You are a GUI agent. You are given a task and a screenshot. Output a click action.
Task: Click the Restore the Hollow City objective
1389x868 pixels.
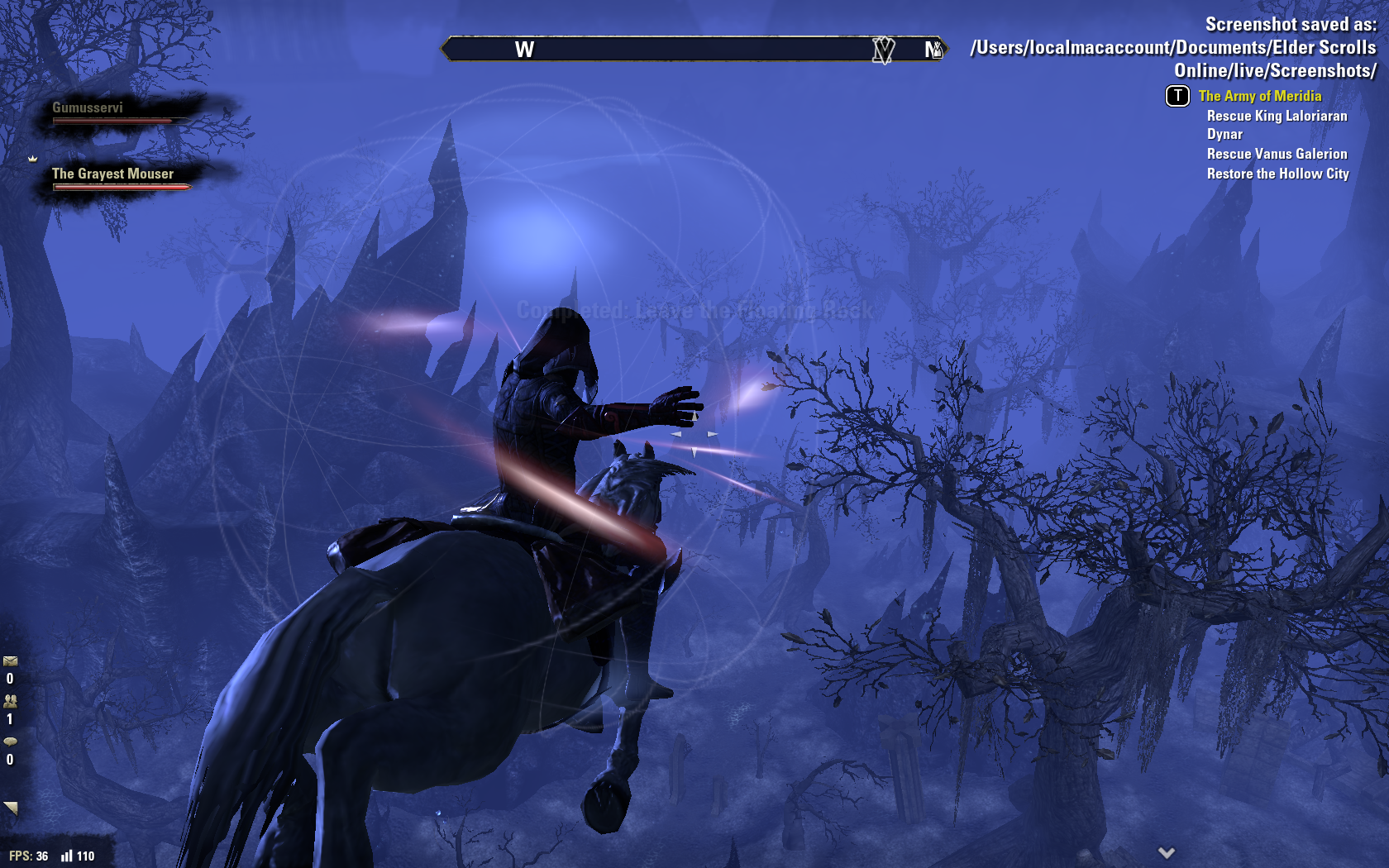pos(1277,174)
